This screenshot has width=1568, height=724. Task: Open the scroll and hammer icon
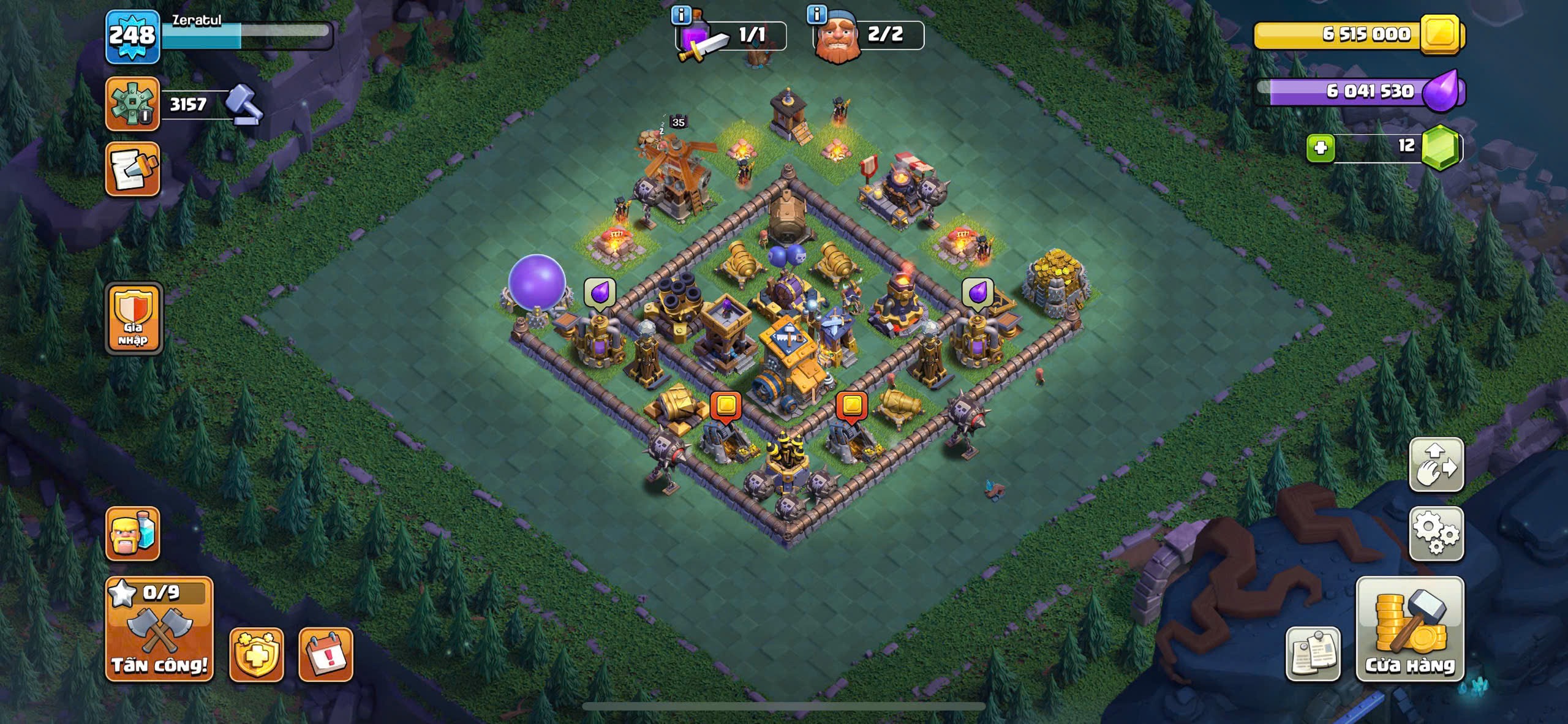(132, 170)
